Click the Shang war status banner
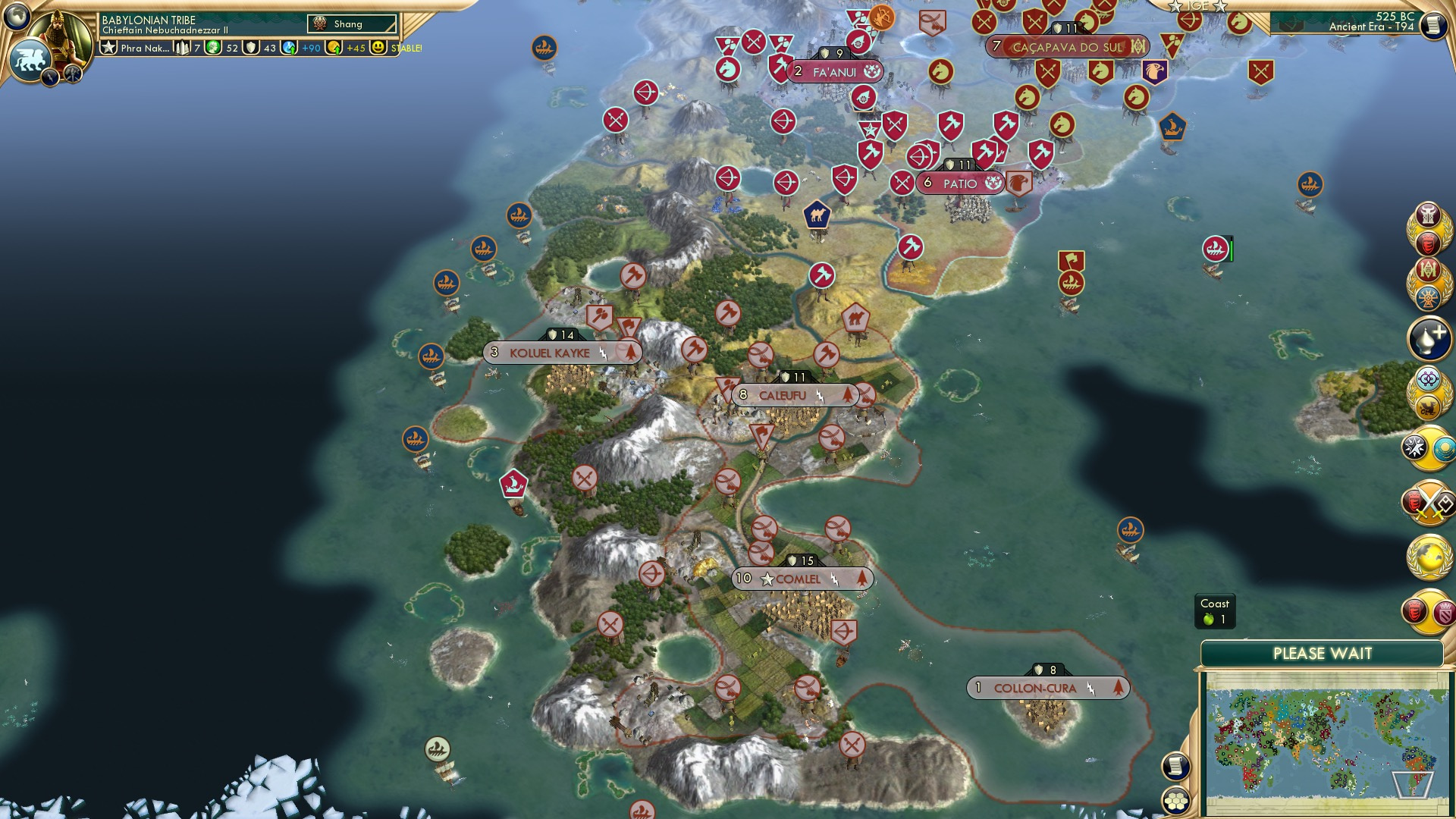The image size is (1456, 819). 353,24
